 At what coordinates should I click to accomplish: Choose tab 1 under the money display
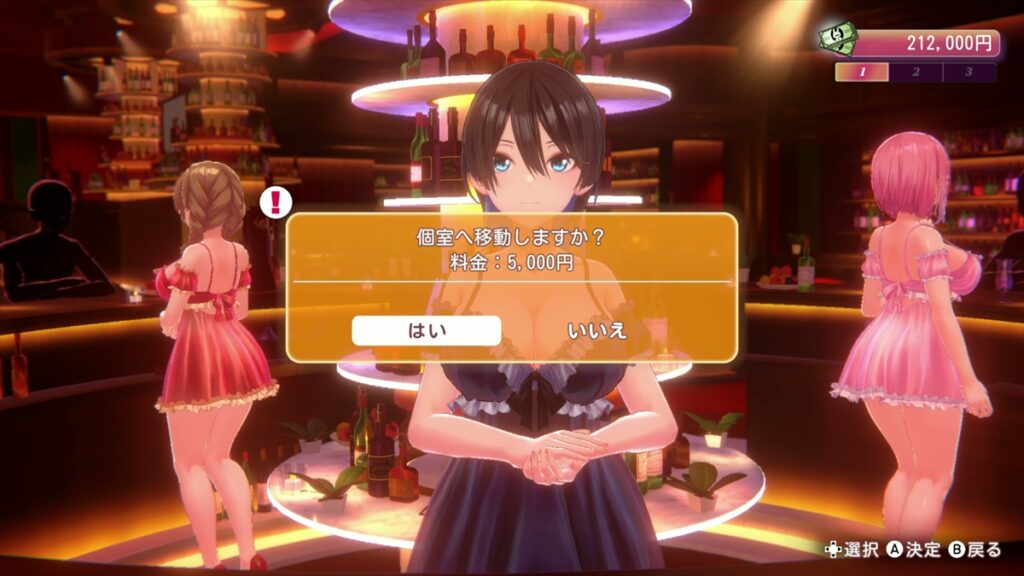pyautogui.click(x=862, y=72)
